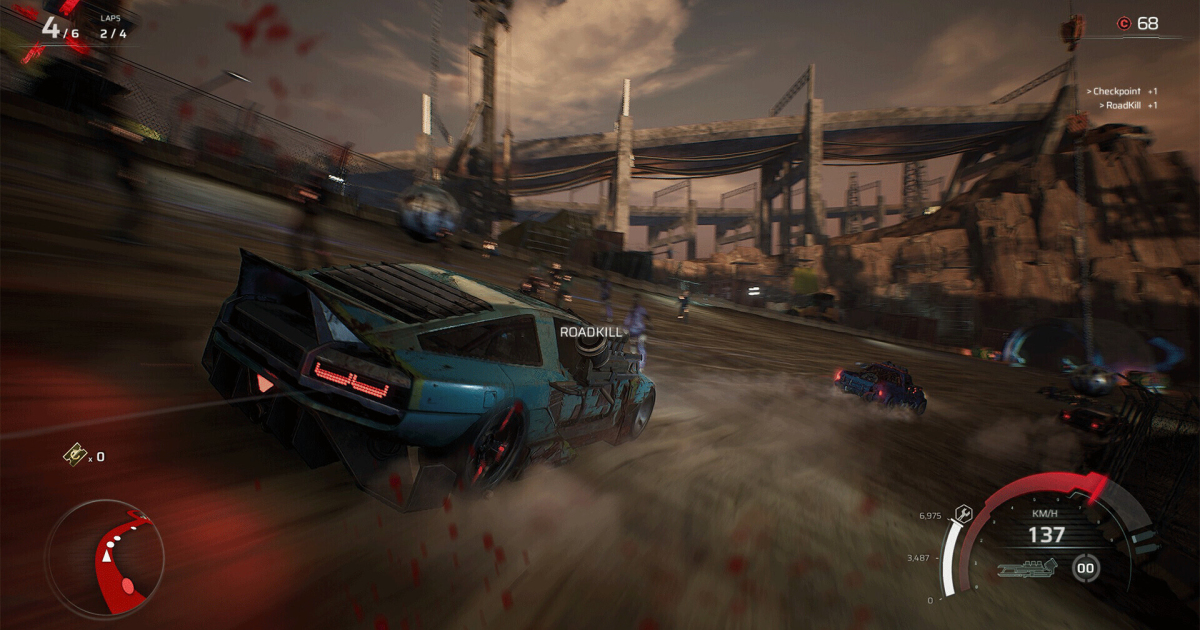Click the circular track minimap
1200x630 pixels.
(104, 558)
